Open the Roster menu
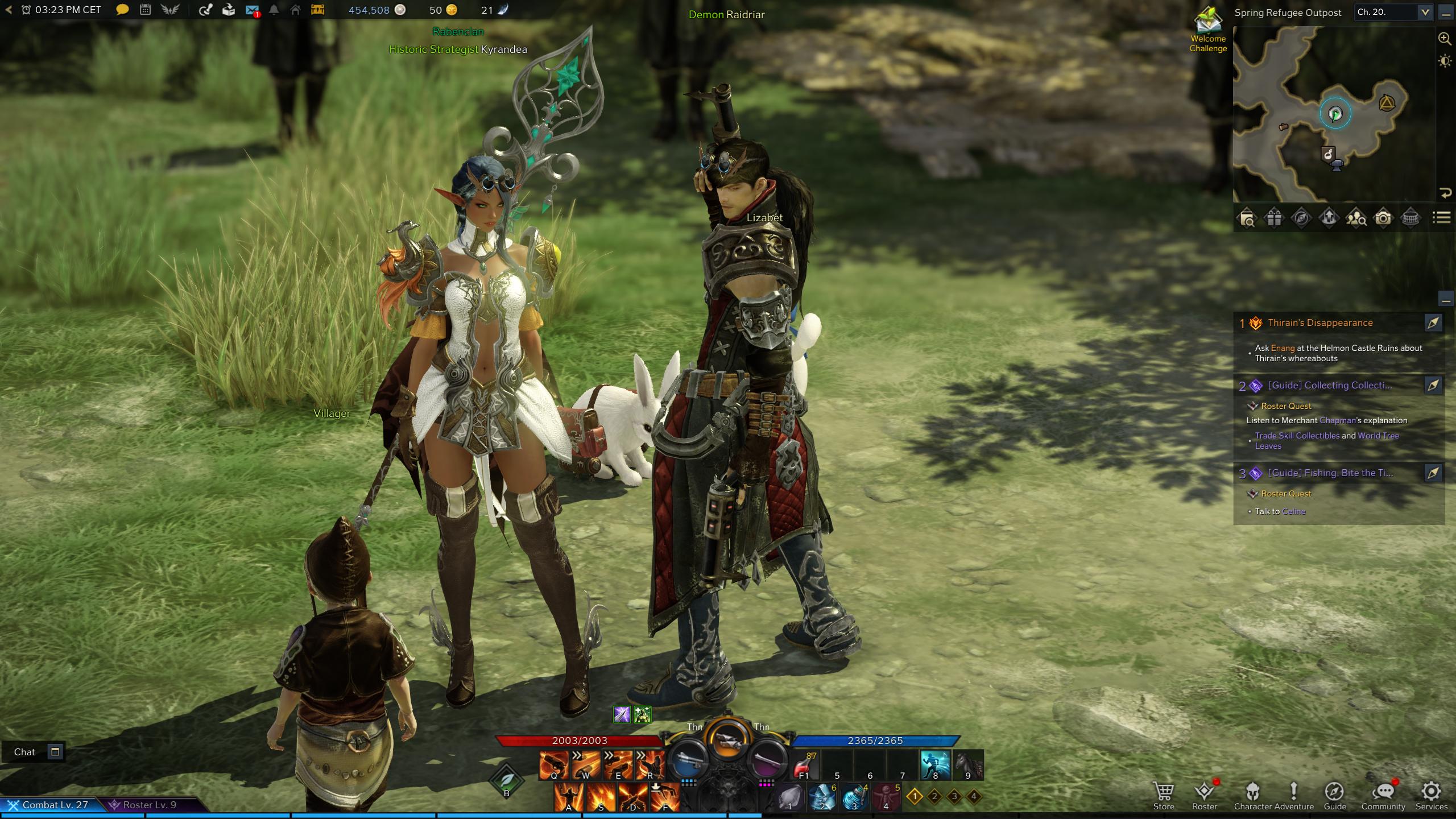 [1204, 795]
